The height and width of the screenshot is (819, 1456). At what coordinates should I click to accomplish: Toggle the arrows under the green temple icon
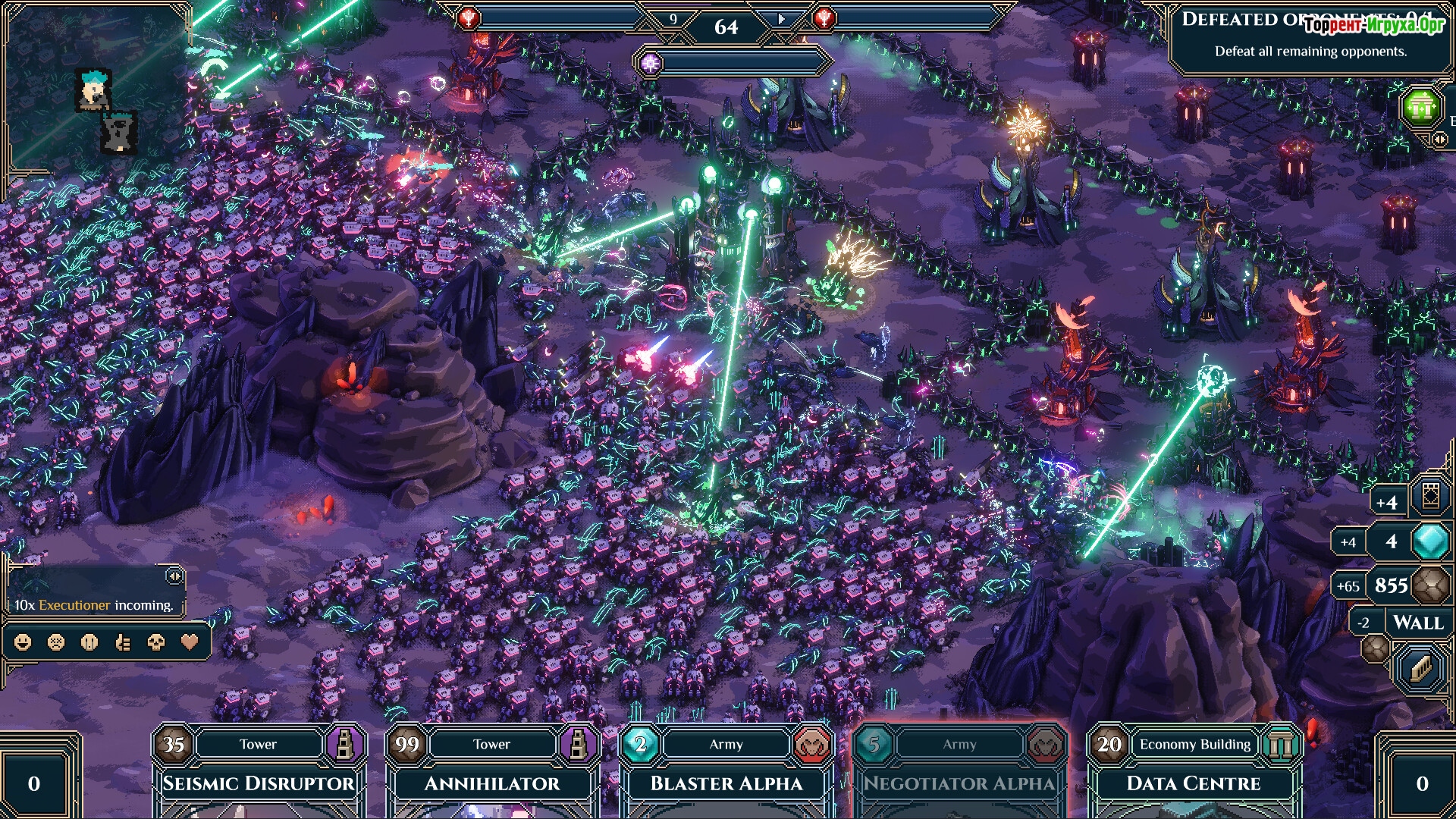pyautogui.click(x=1439, y=140)
